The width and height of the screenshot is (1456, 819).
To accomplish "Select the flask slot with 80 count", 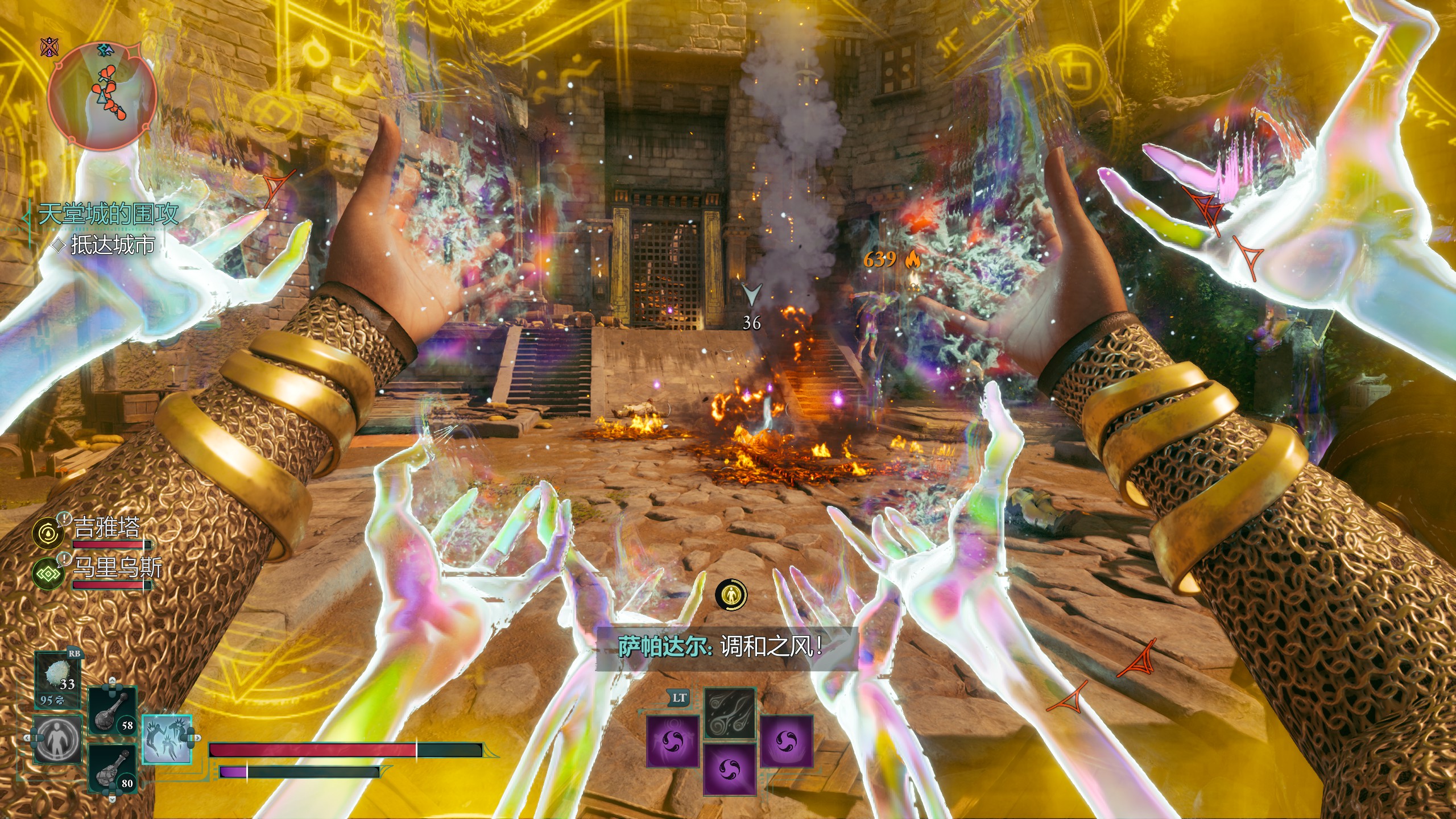I will (113, 768).
